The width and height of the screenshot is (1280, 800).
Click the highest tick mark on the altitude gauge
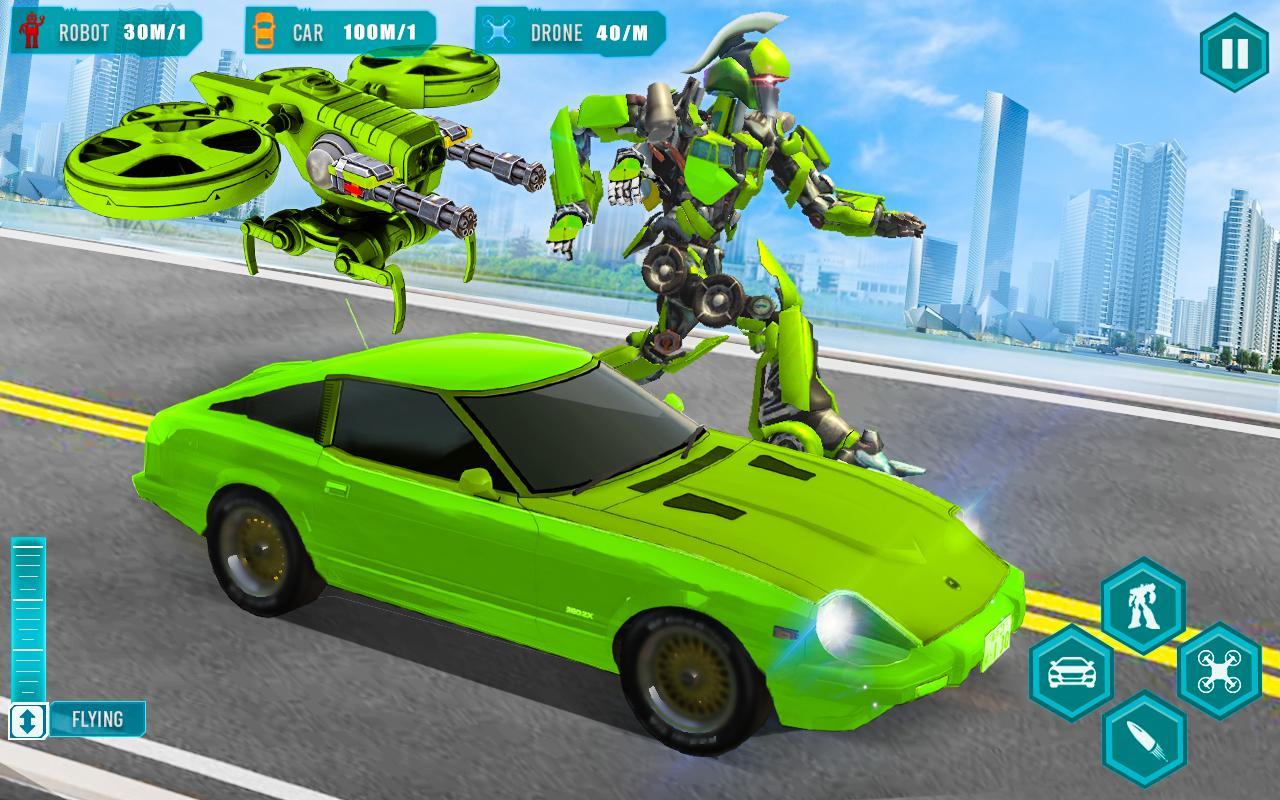pos(28,545)
